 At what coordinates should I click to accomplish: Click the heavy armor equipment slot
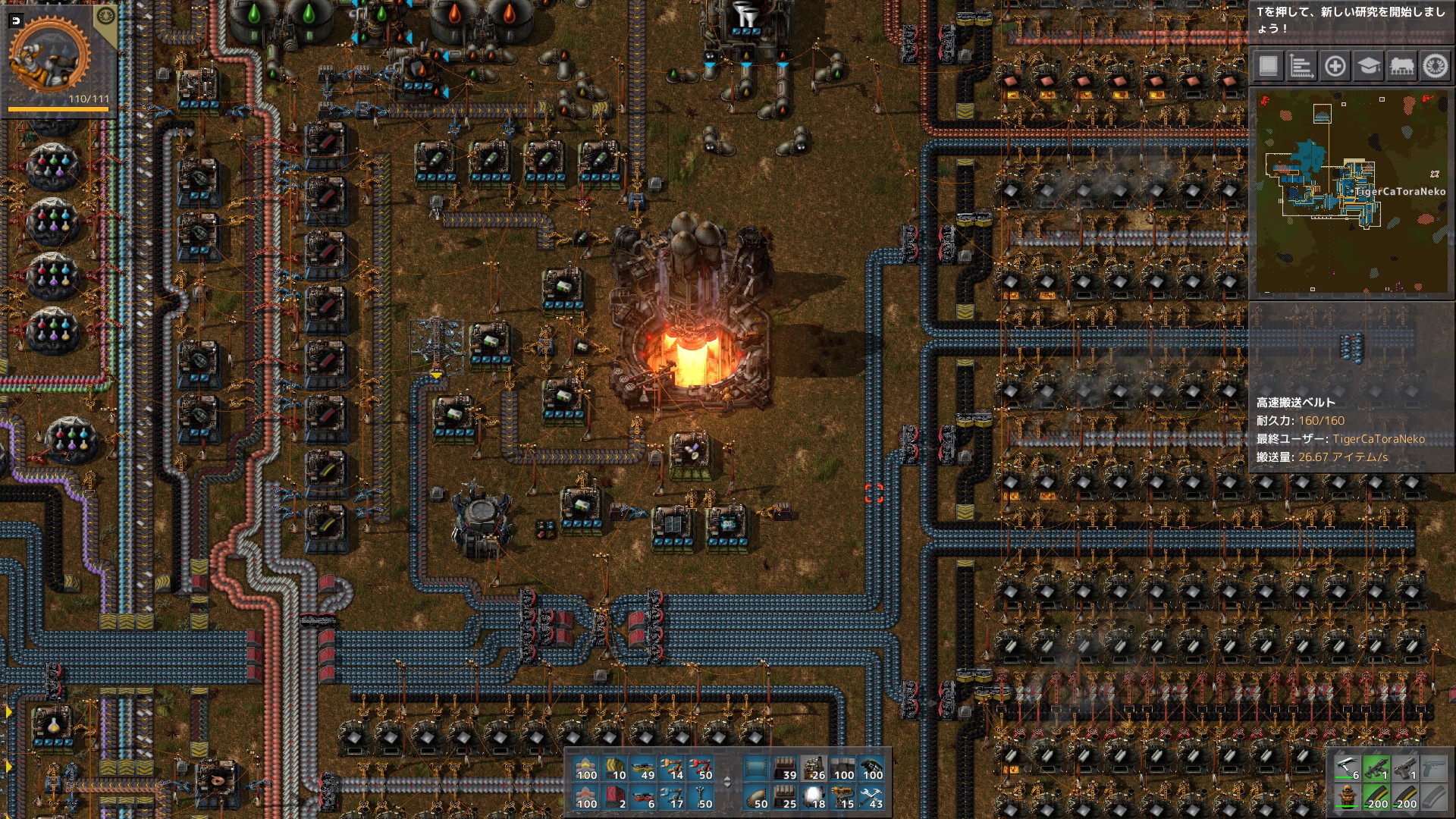pyautogui.click(x=1347, y=797)
